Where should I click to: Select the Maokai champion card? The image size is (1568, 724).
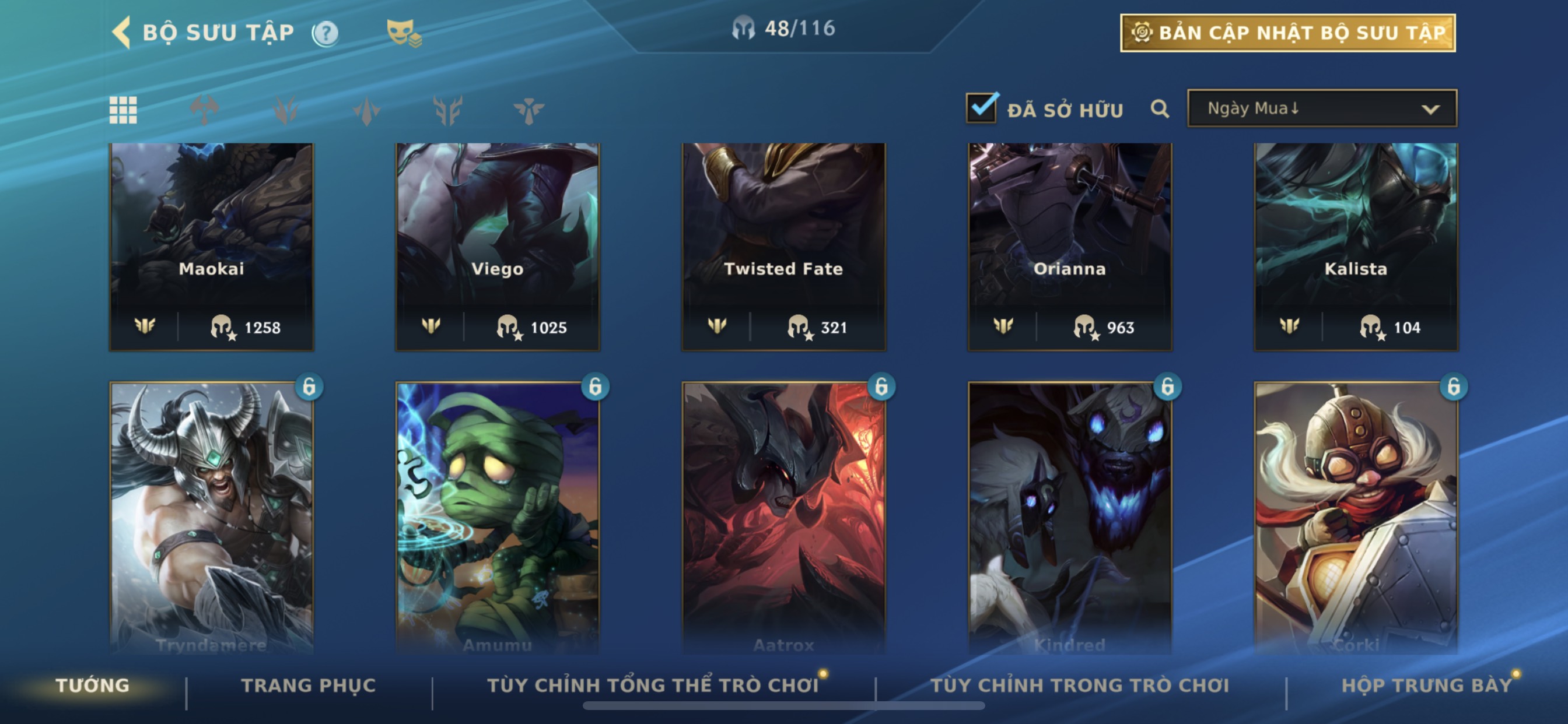(x=211, y=246)
